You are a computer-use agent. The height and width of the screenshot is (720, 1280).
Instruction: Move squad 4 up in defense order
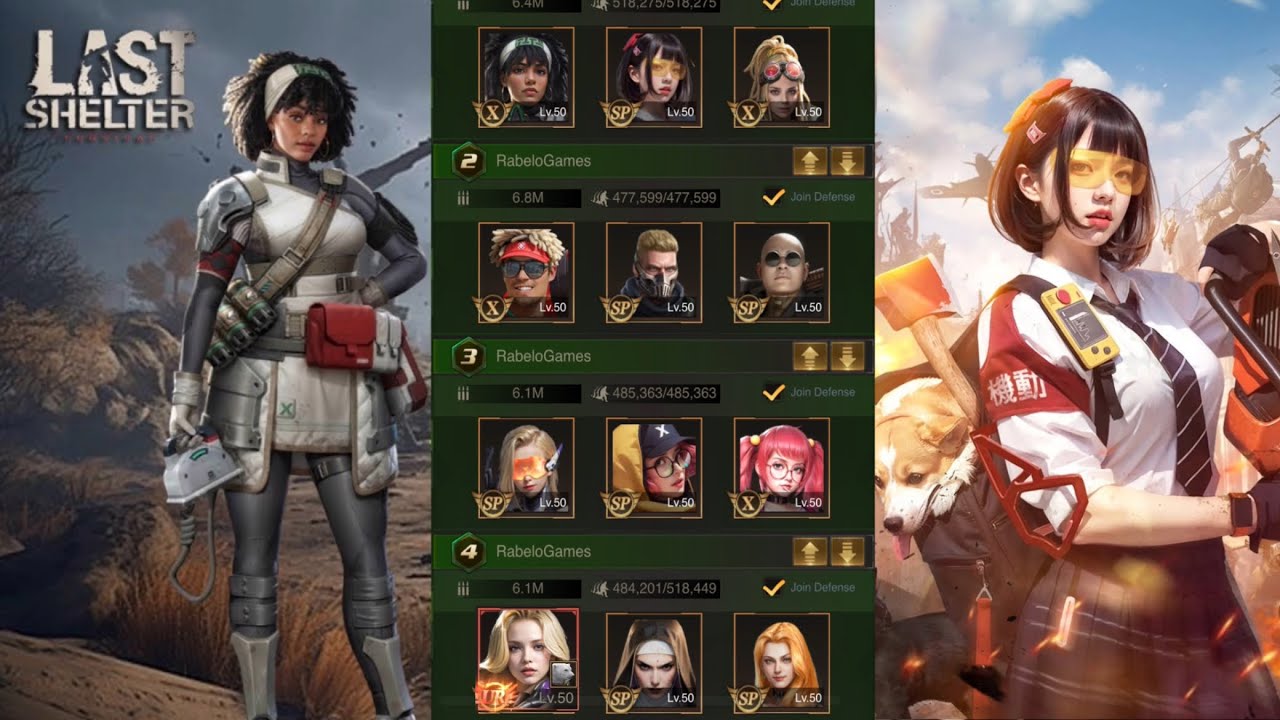point(810,551)
